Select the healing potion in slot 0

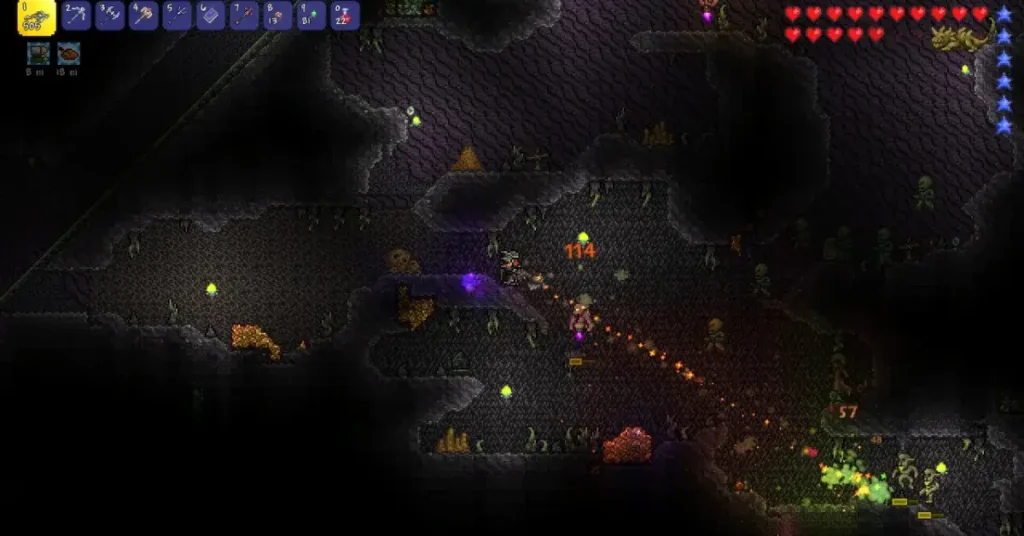pyautogui.click(x=345, y=15)
